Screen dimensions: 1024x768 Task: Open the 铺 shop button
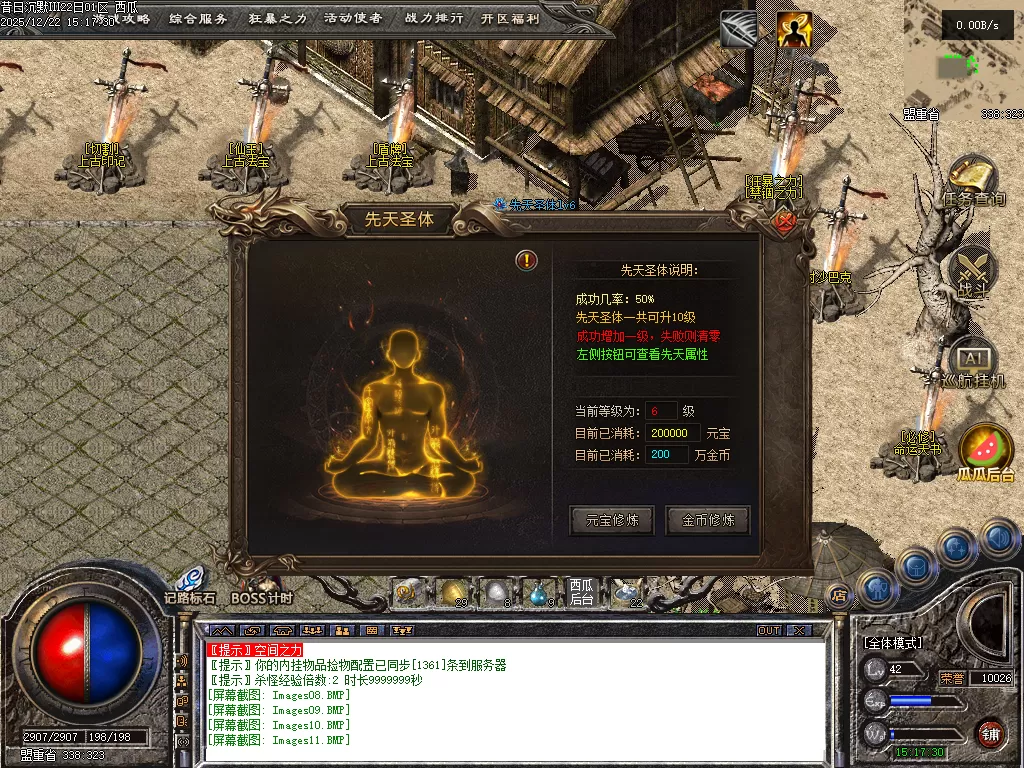(989, 733)
